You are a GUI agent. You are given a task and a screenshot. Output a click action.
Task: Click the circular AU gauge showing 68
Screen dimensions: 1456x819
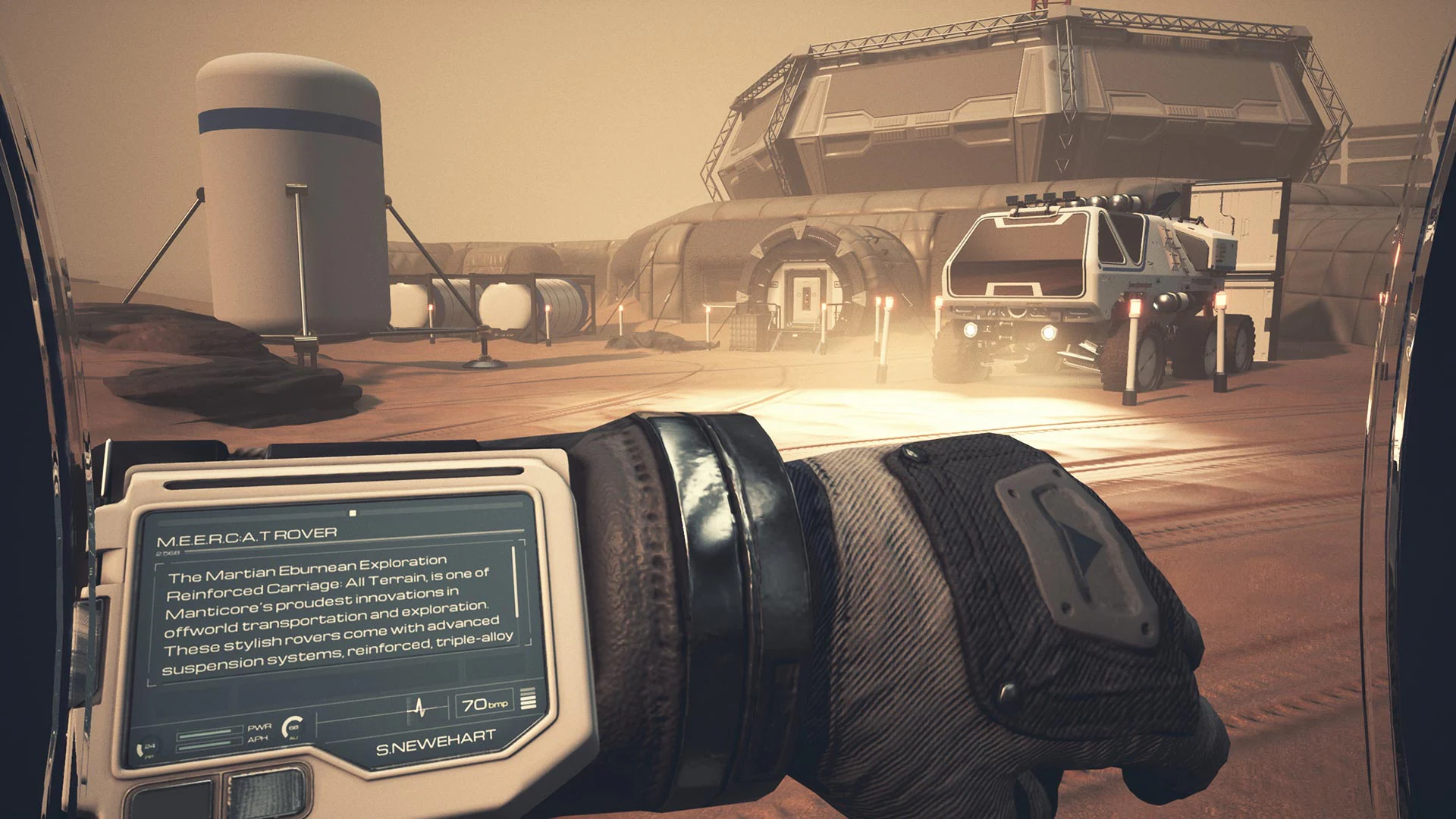click(293, 728)
